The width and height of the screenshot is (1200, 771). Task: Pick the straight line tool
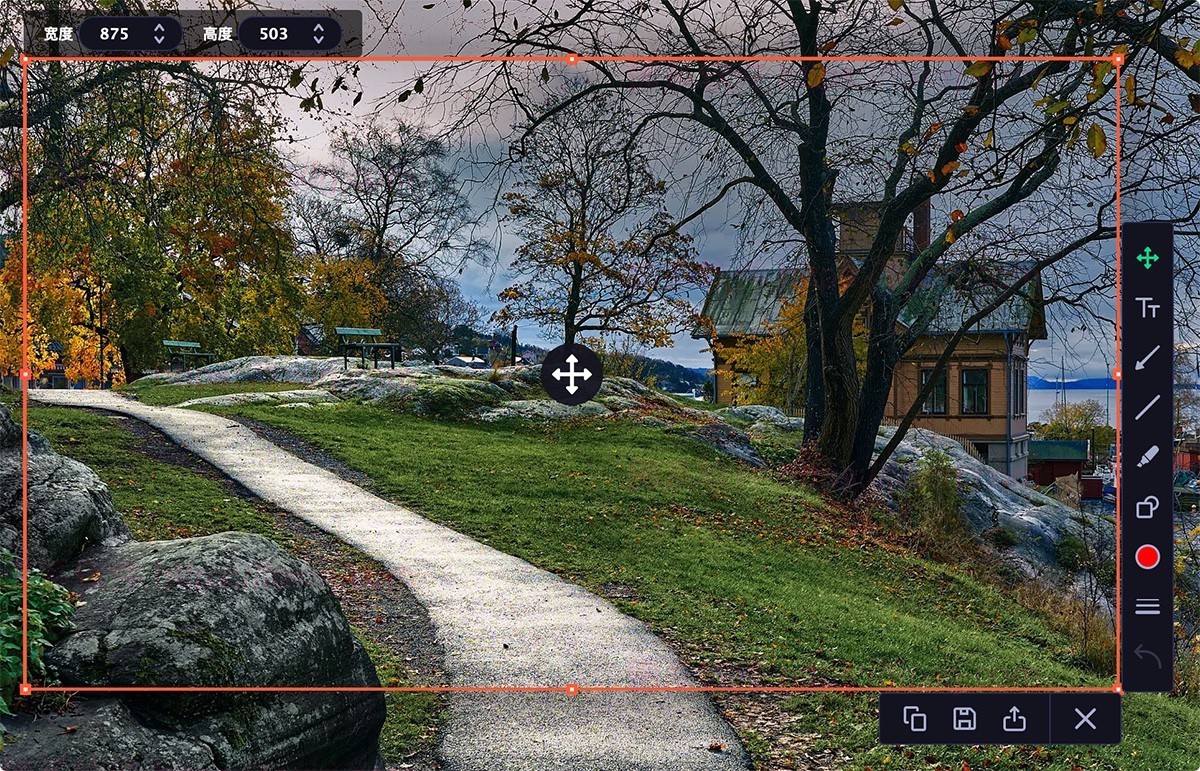point(1147,407)
